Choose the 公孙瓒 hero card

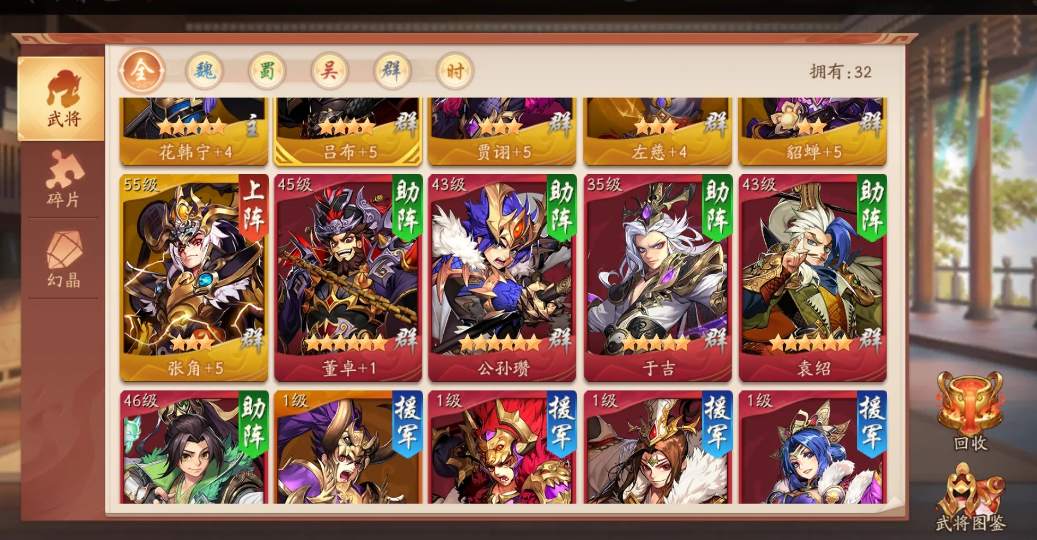(x=502, y=278)
